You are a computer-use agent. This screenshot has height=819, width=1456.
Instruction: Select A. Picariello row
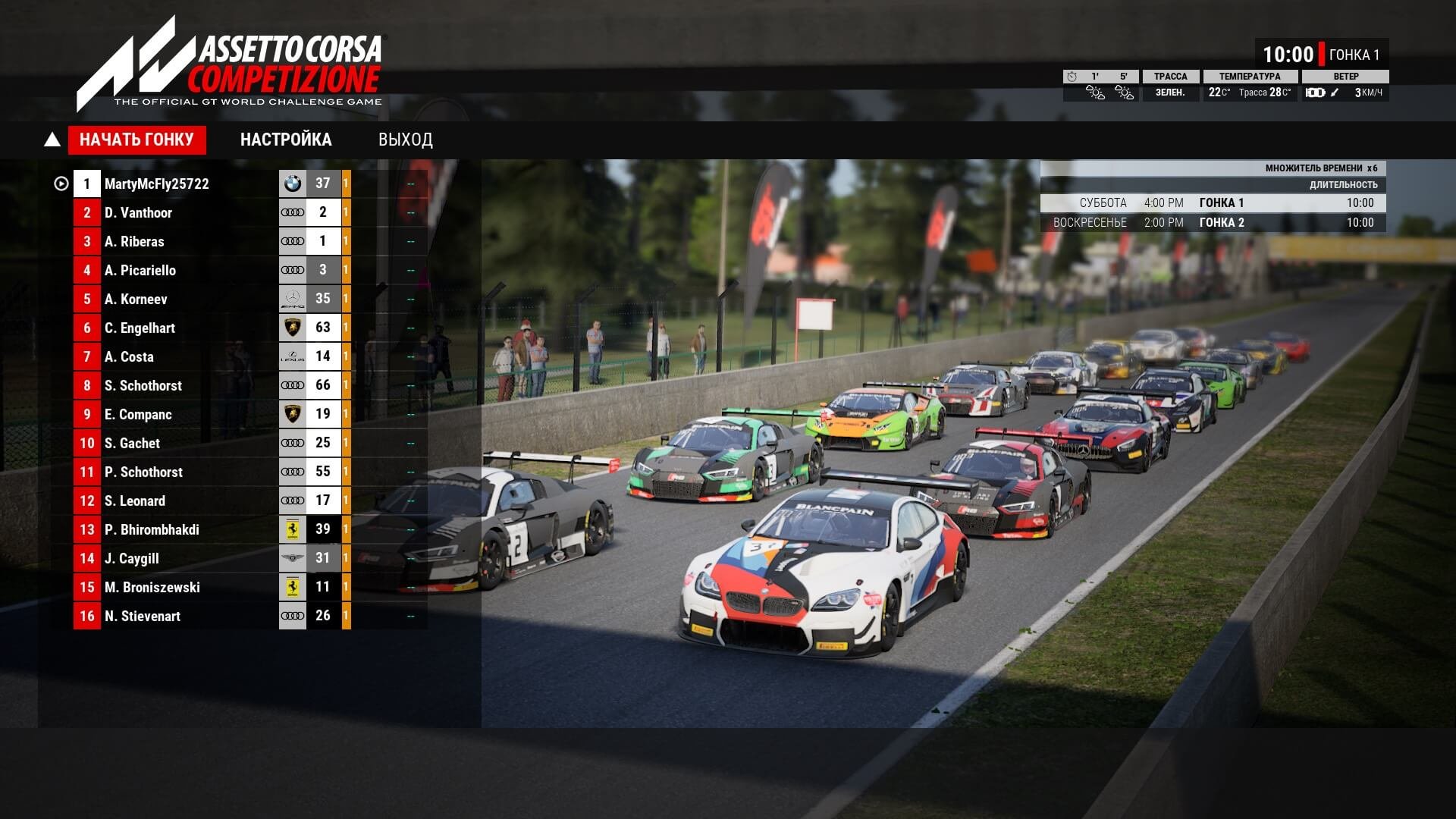tap(140, 270)
